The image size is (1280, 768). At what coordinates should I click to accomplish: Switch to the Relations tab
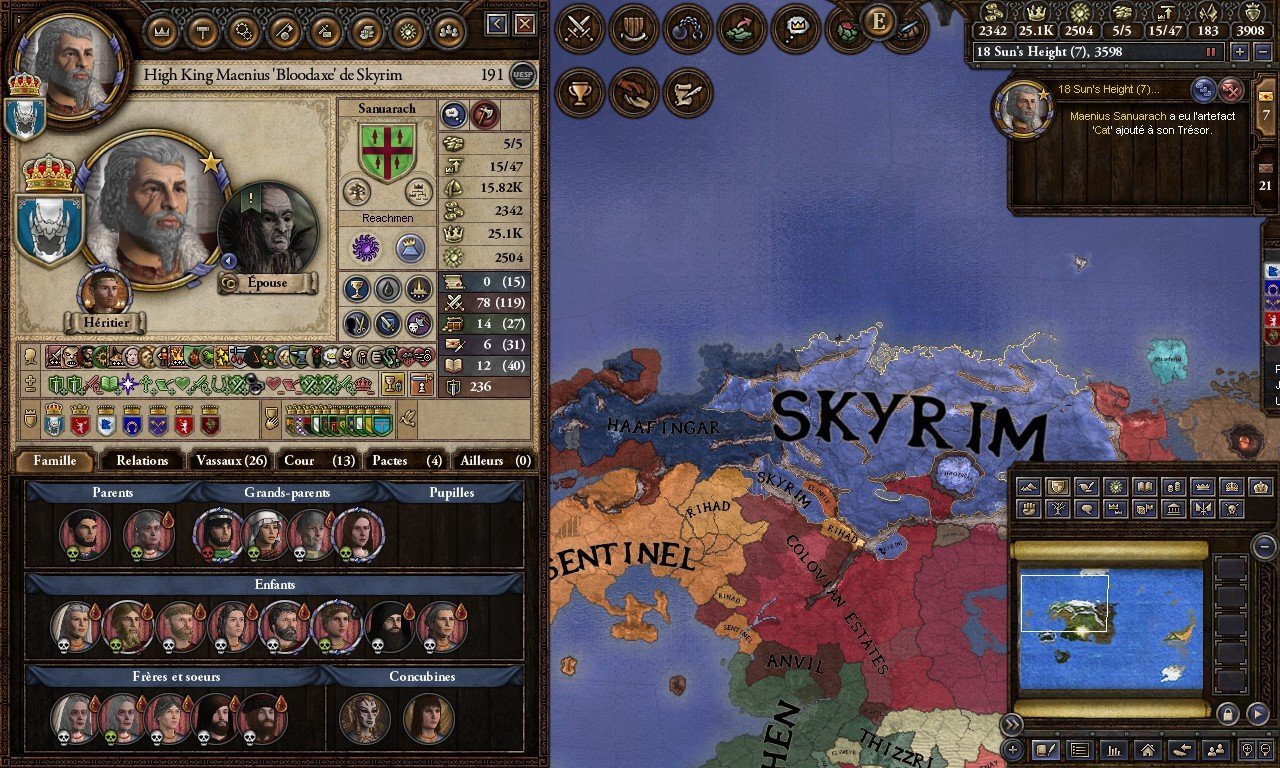[x=142, y=461]
